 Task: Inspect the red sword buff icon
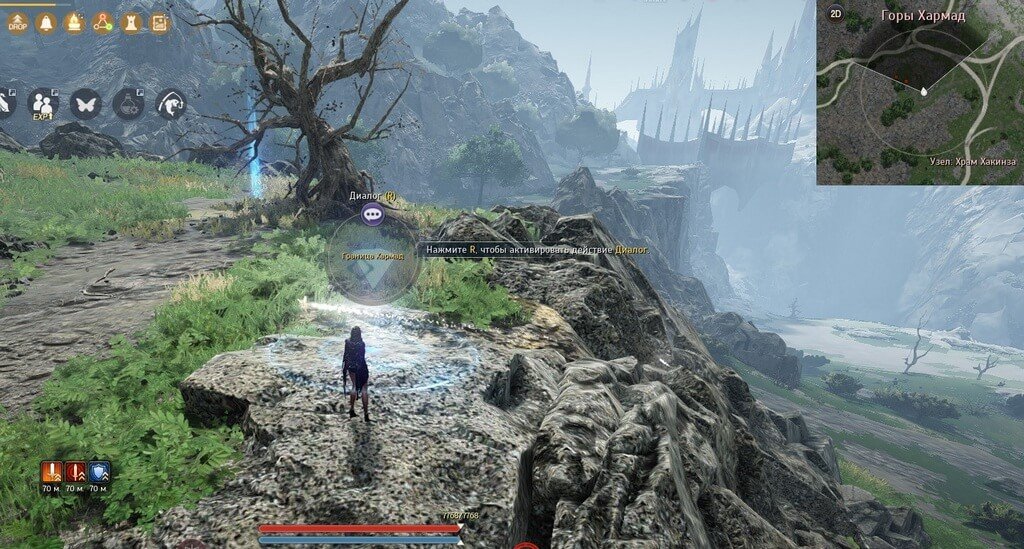click(x=75, y=472)
